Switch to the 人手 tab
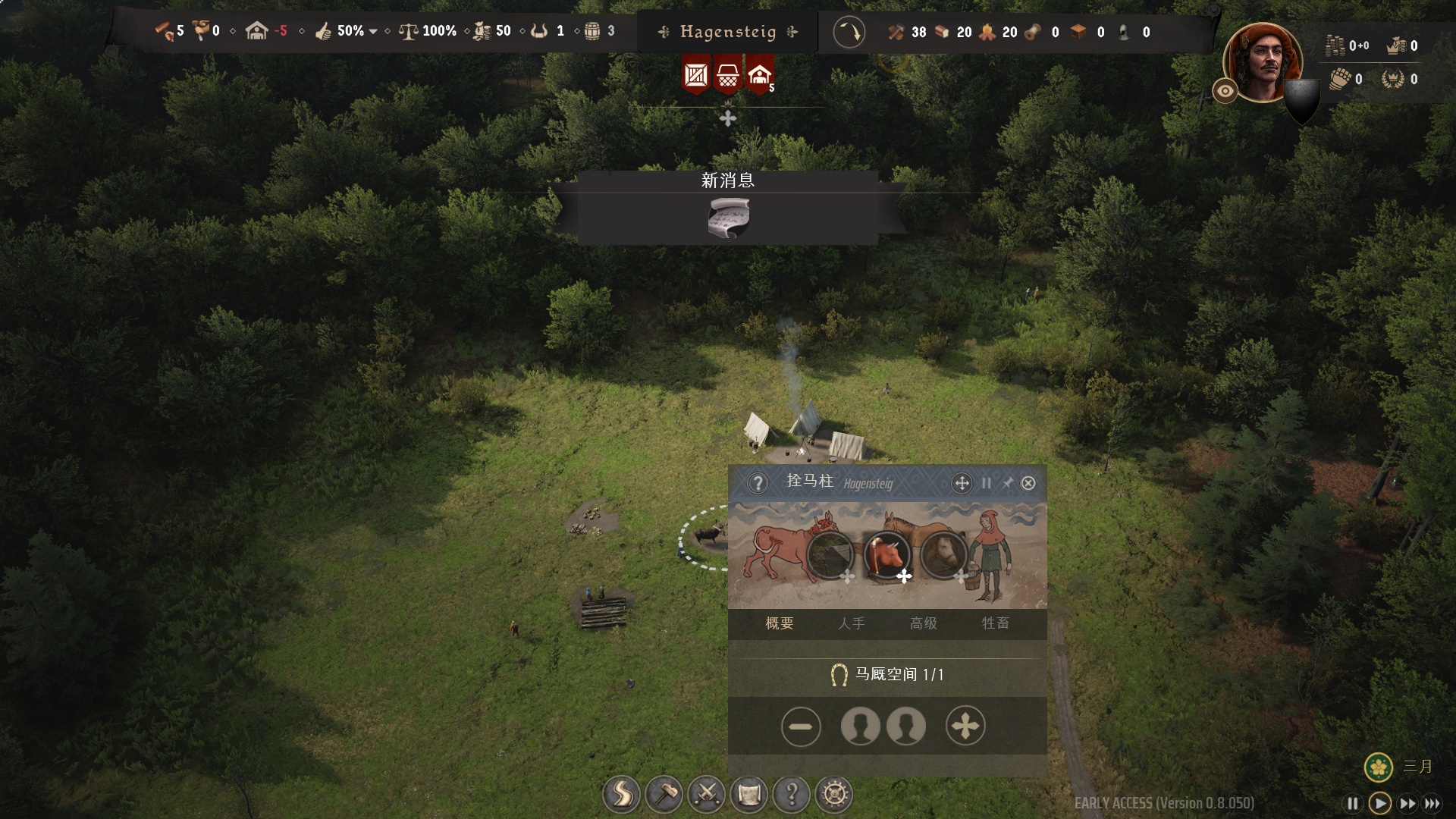This screenshot has height=819, width=1456. (x=851, y=623)
